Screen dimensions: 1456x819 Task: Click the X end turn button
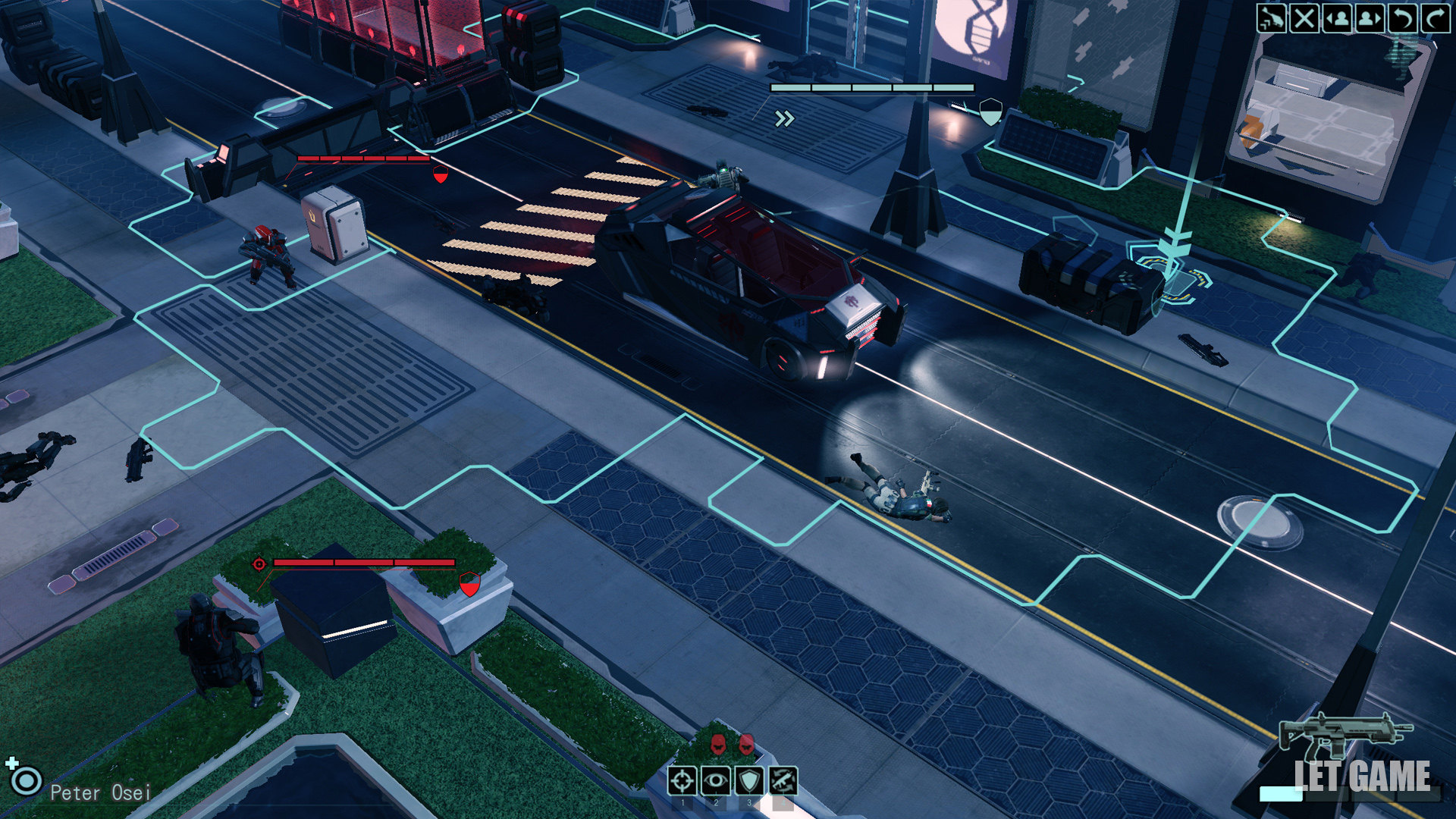click(x=1304, y=18)
